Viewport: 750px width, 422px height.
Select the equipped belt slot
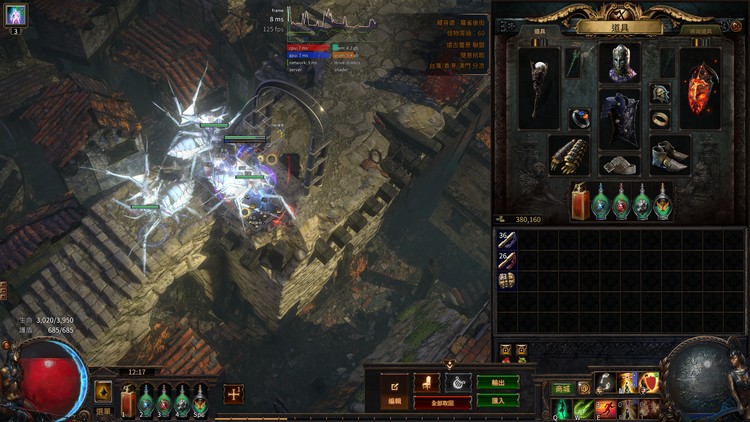point(619,165)
